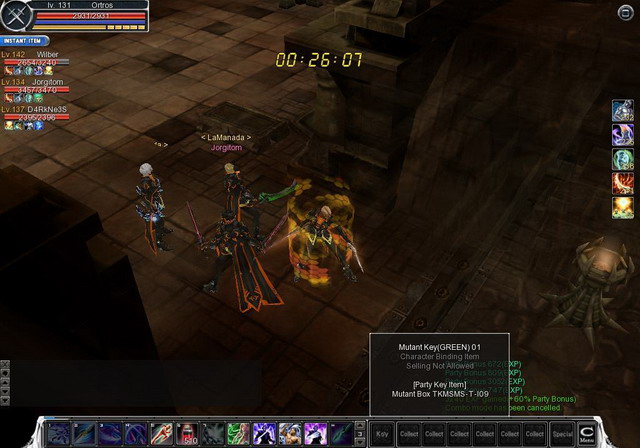Viewport: 640px width, 448px height.
Task: Click the green orb buff icon
Action: tap(623, 159)
